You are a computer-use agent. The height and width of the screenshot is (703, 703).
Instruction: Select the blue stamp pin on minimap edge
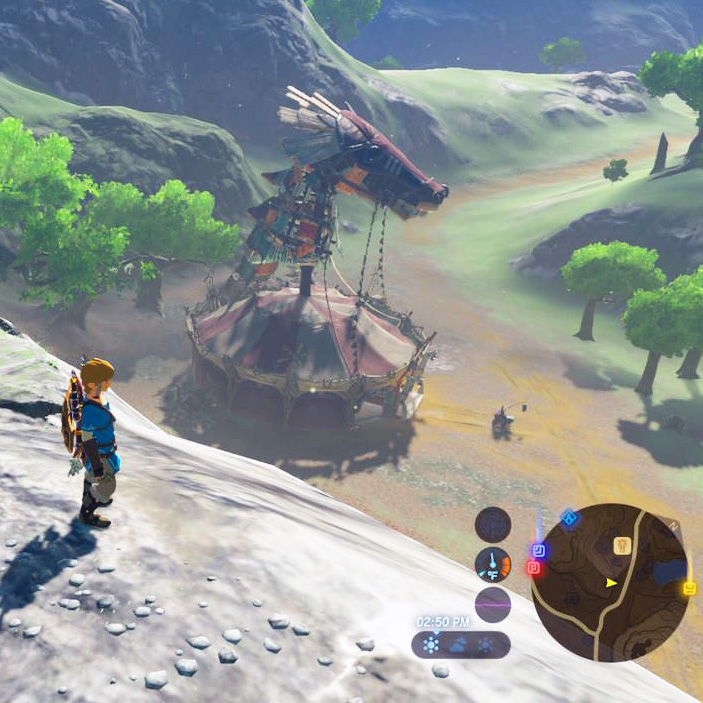pos(538,550)
